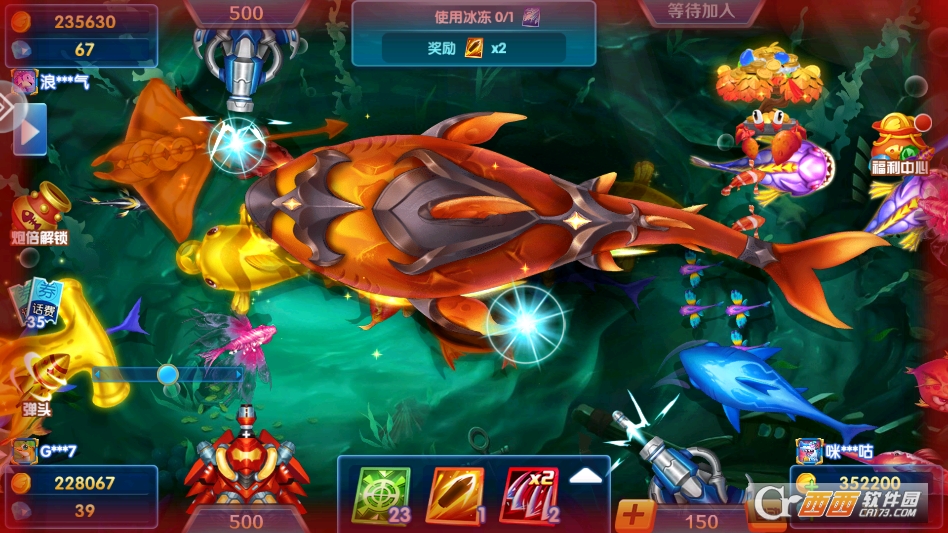Open the 使用冰冻 freeze task panel

[473, 33]
